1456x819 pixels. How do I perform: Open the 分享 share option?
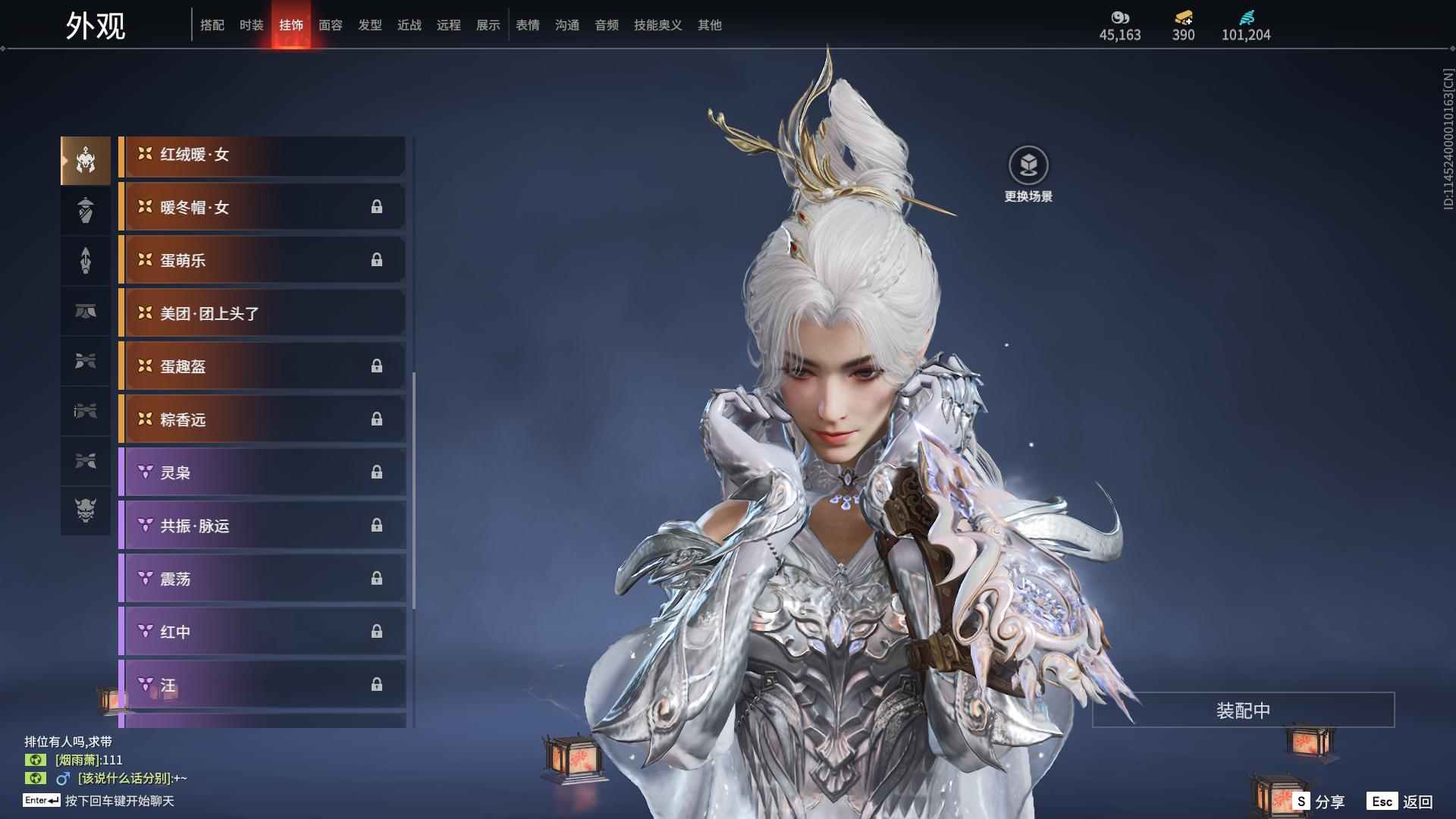[1319, 802]
